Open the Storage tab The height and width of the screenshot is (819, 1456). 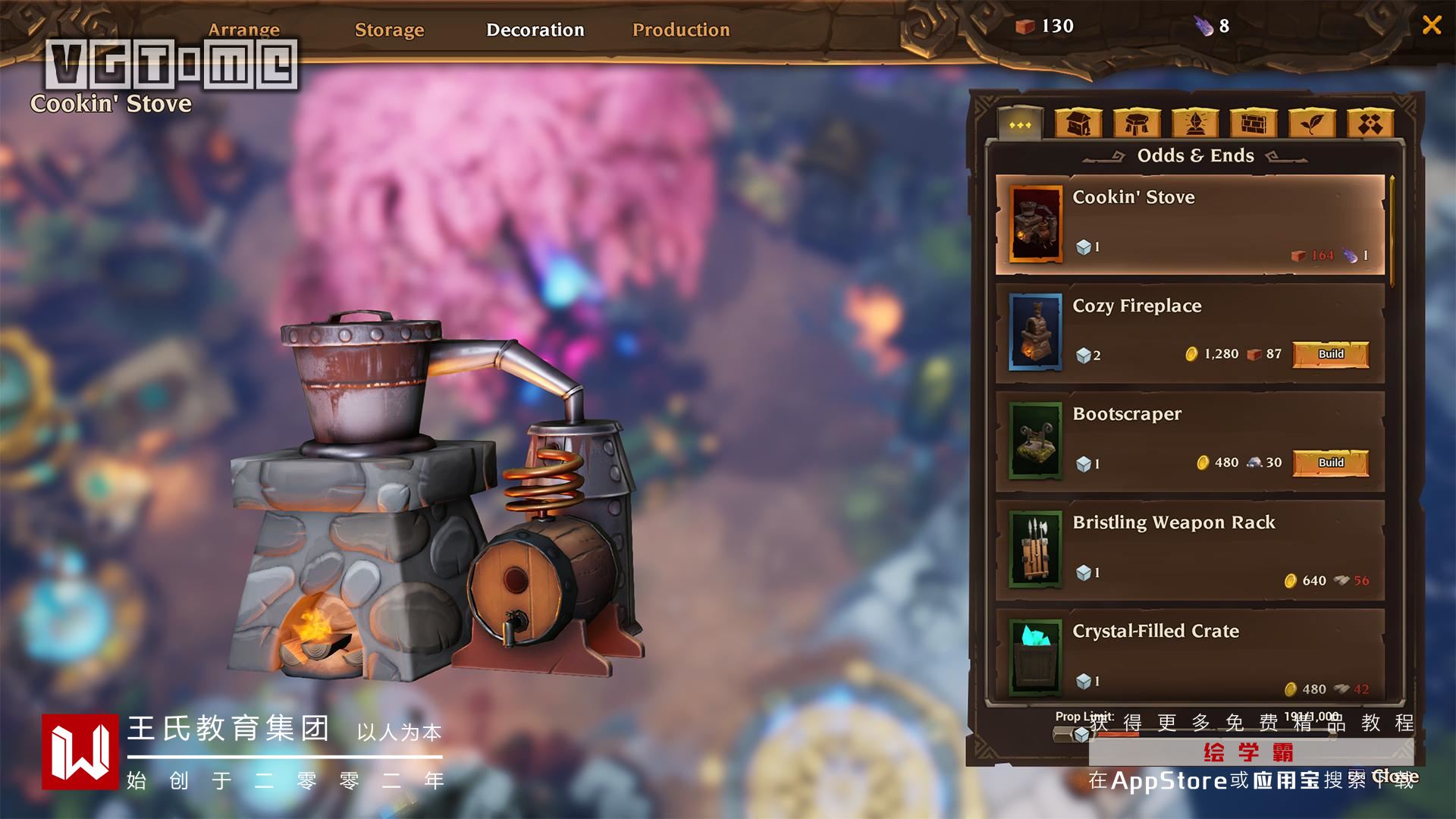coord(389,30)
